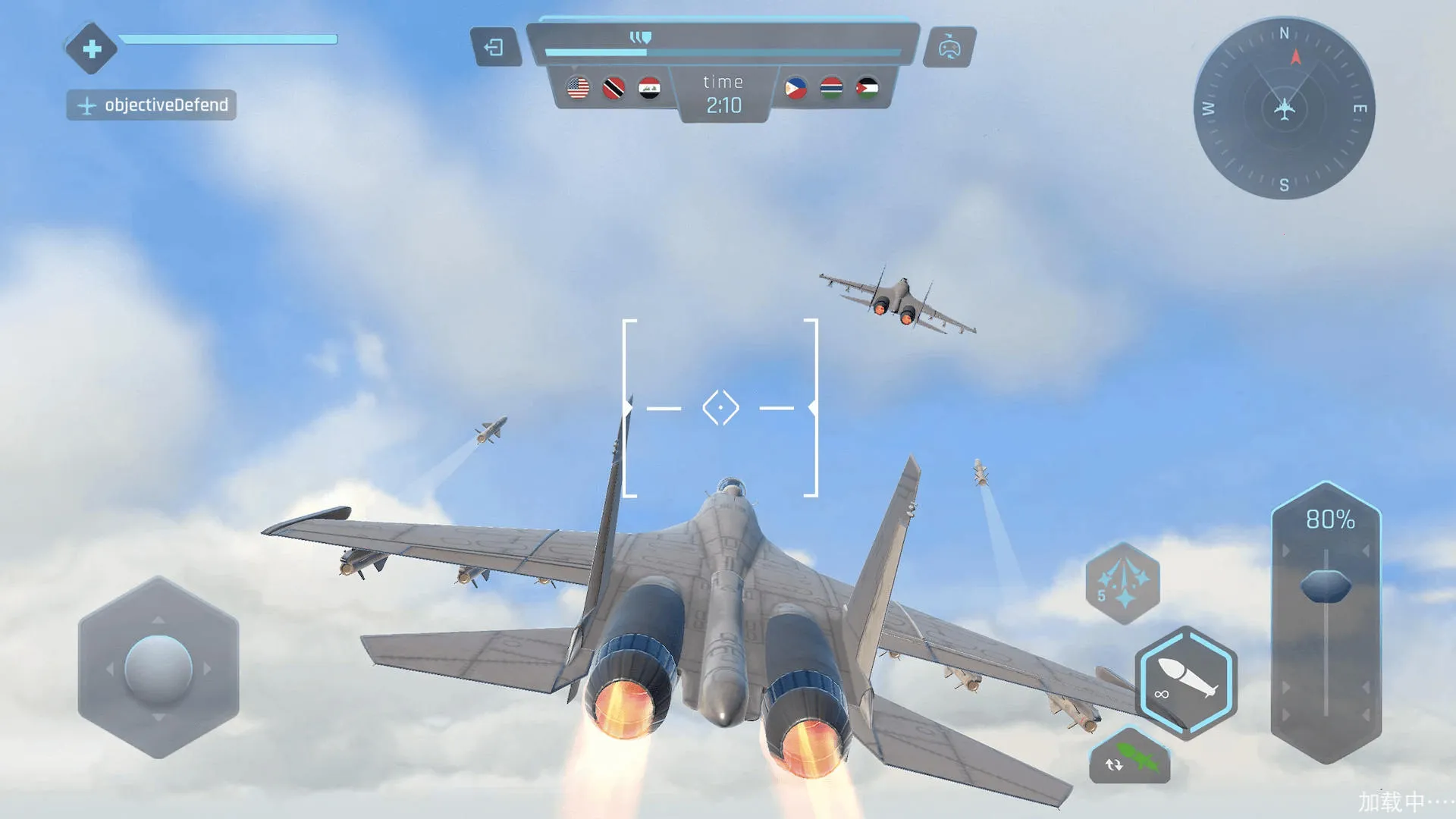Select the Philippines flag on the scoreboard

coord(796,88)
